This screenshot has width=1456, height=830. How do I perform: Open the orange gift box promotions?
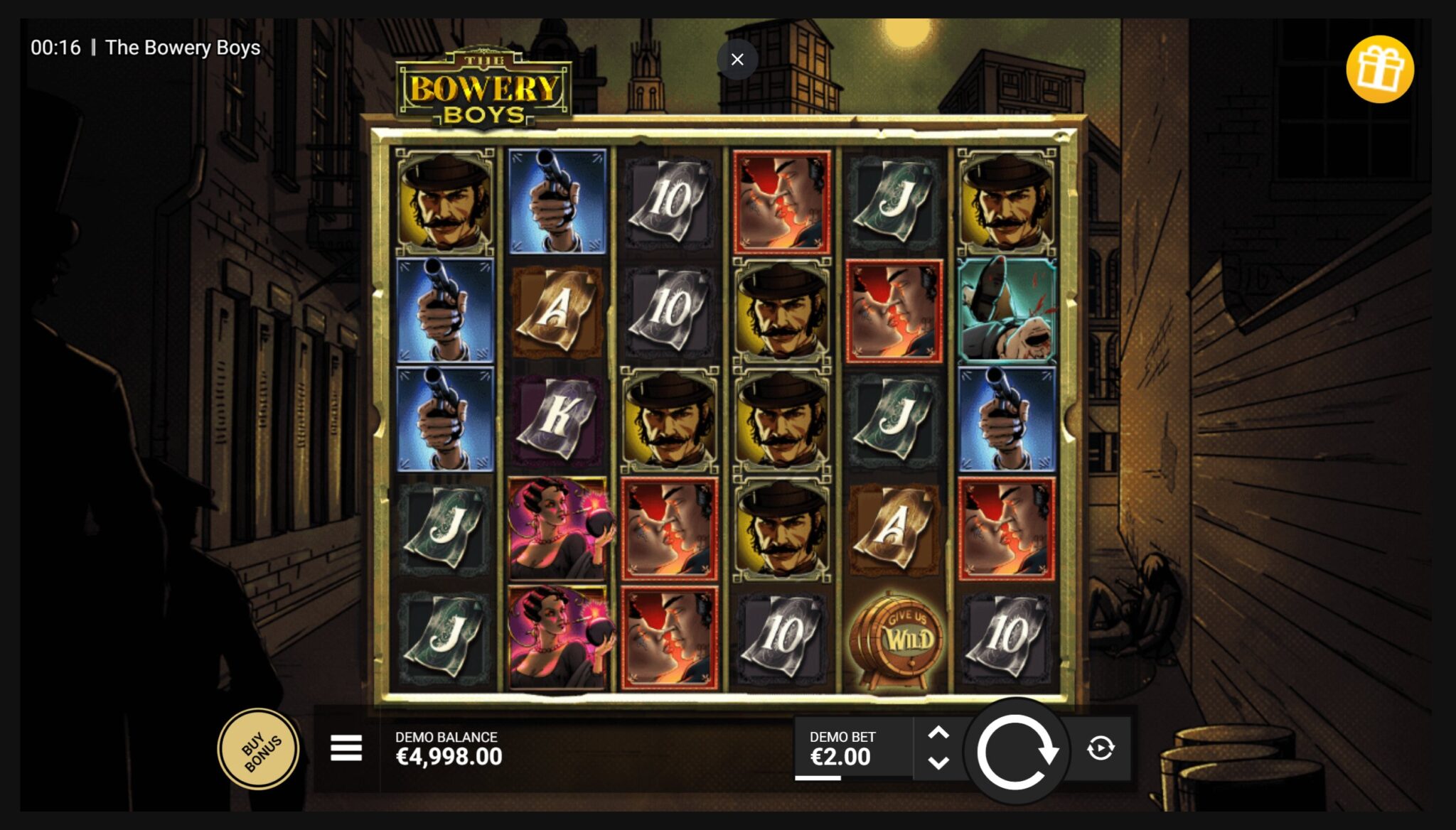pyautogui.click(x=1379, y=70)
